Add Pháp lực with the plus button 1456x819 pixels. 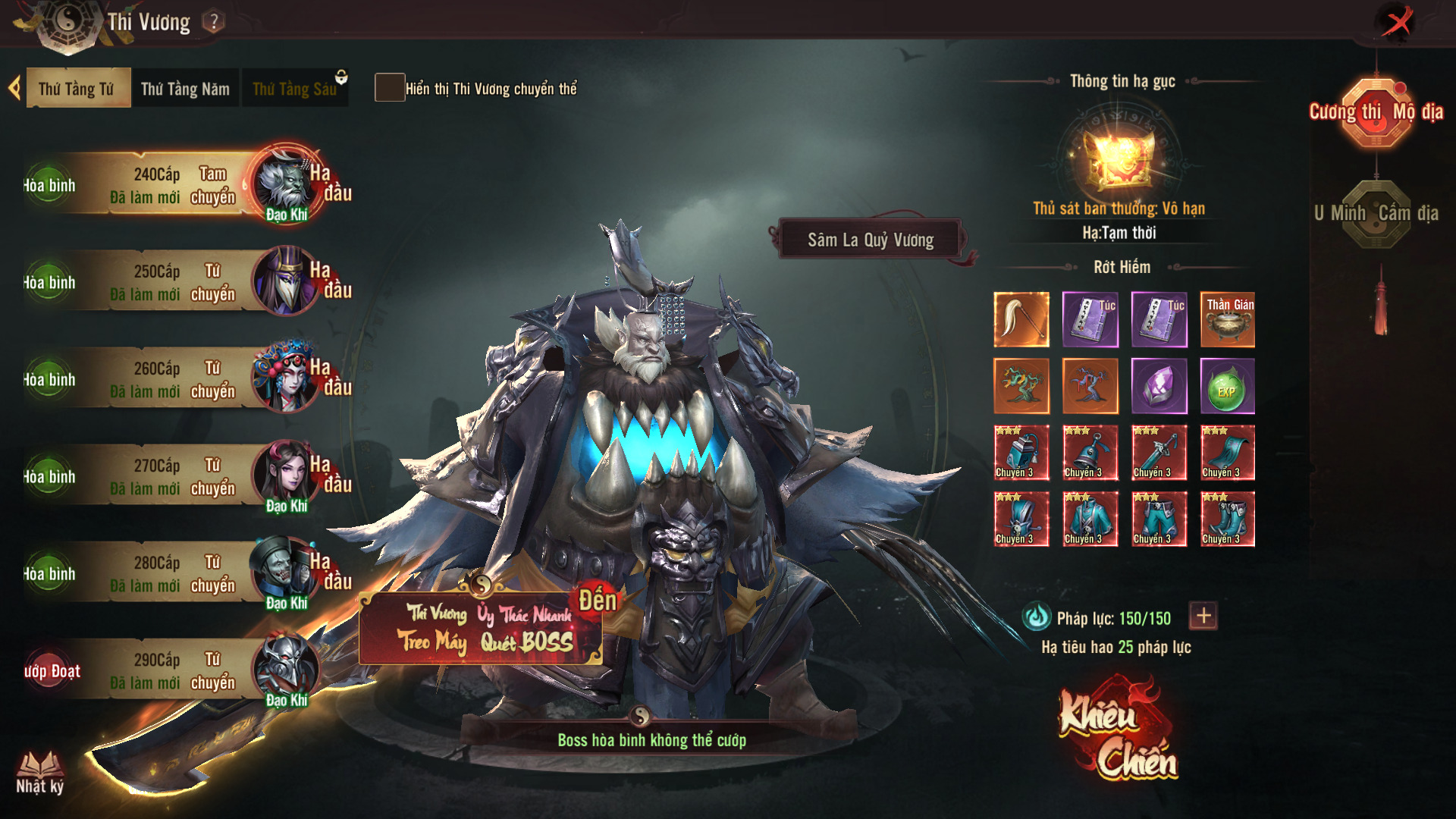coord(1203,616)
